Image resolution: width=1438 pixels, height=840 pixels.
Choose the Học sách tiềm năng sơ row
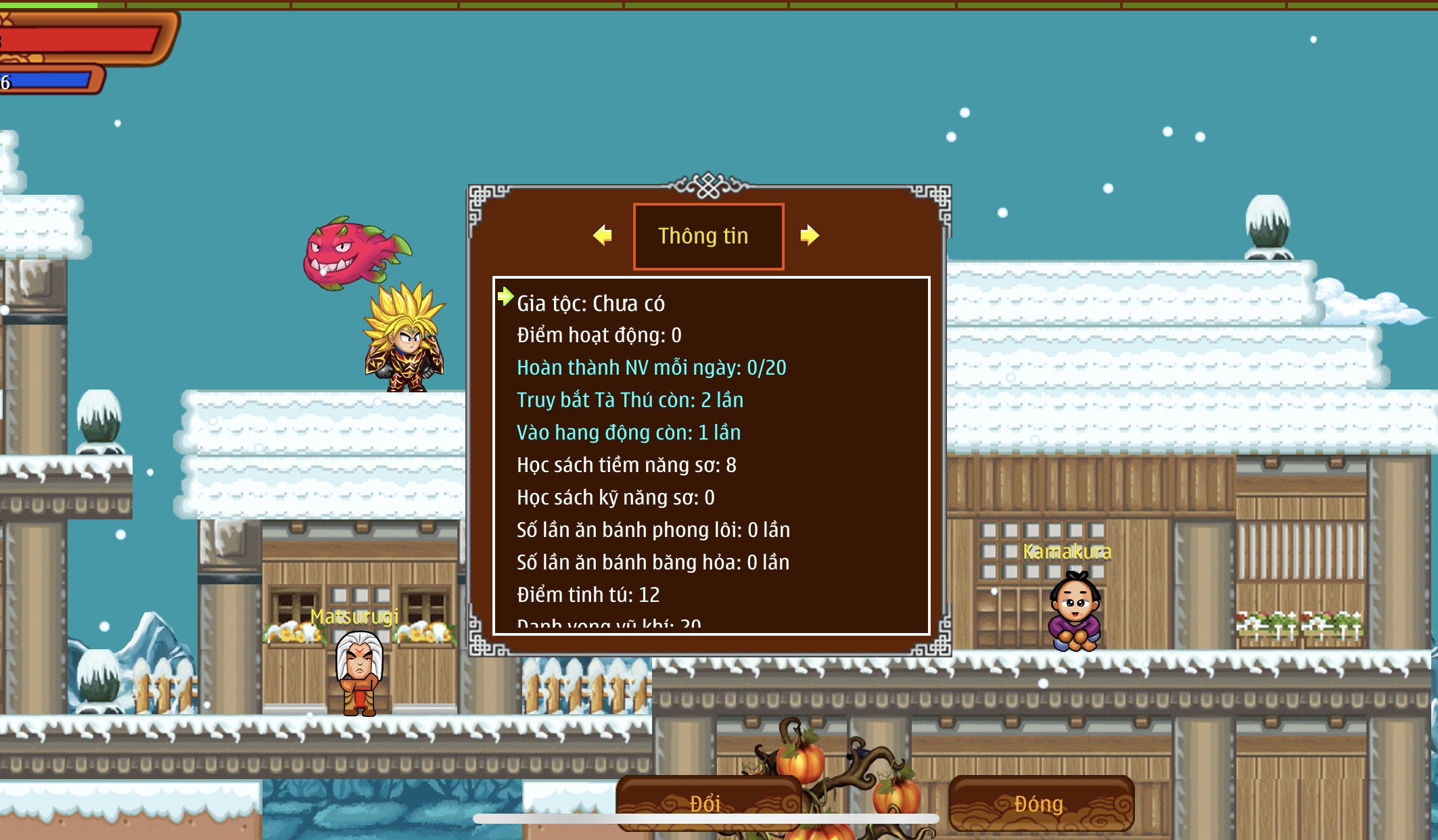click(626, 465)
